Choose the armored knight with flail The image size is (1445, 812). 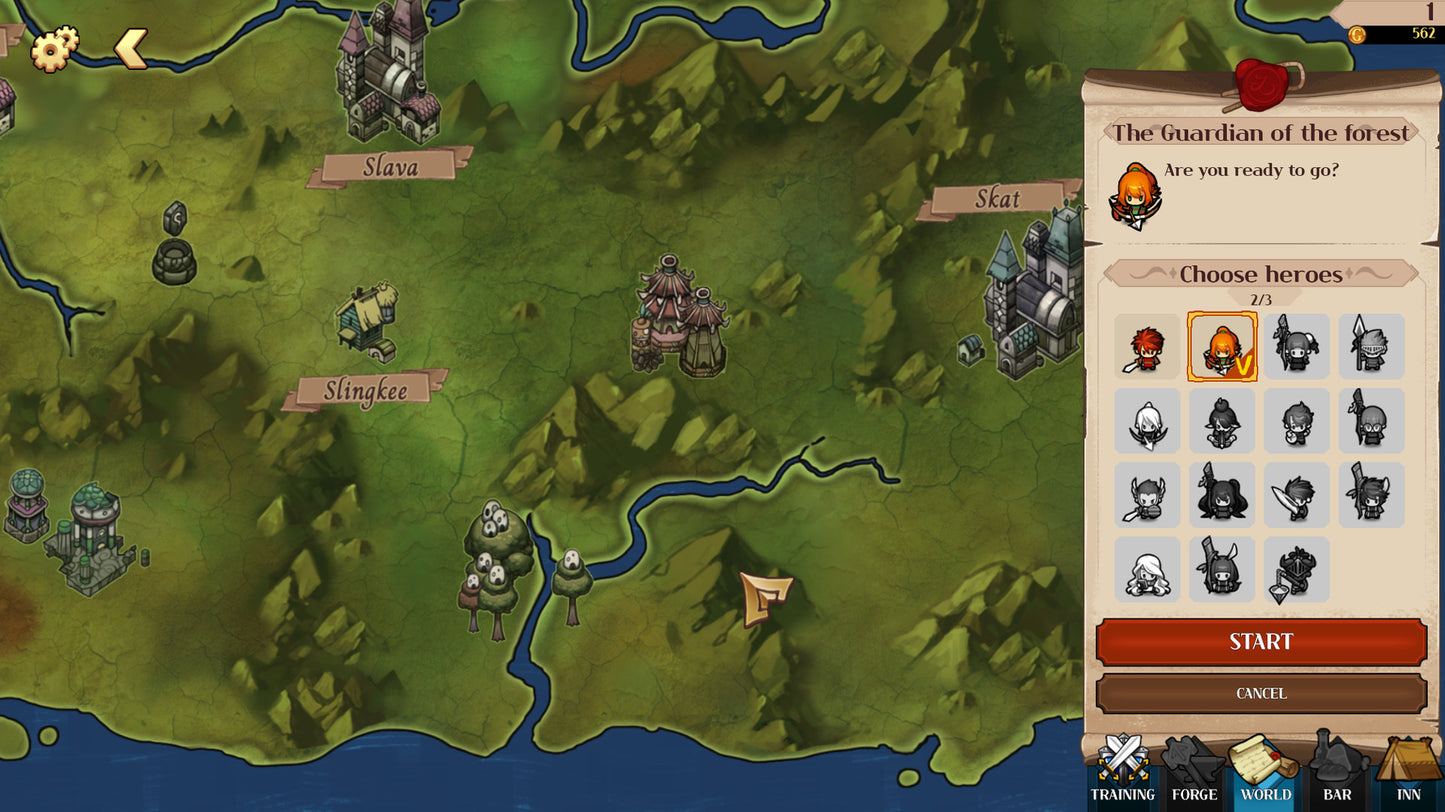1296,570
